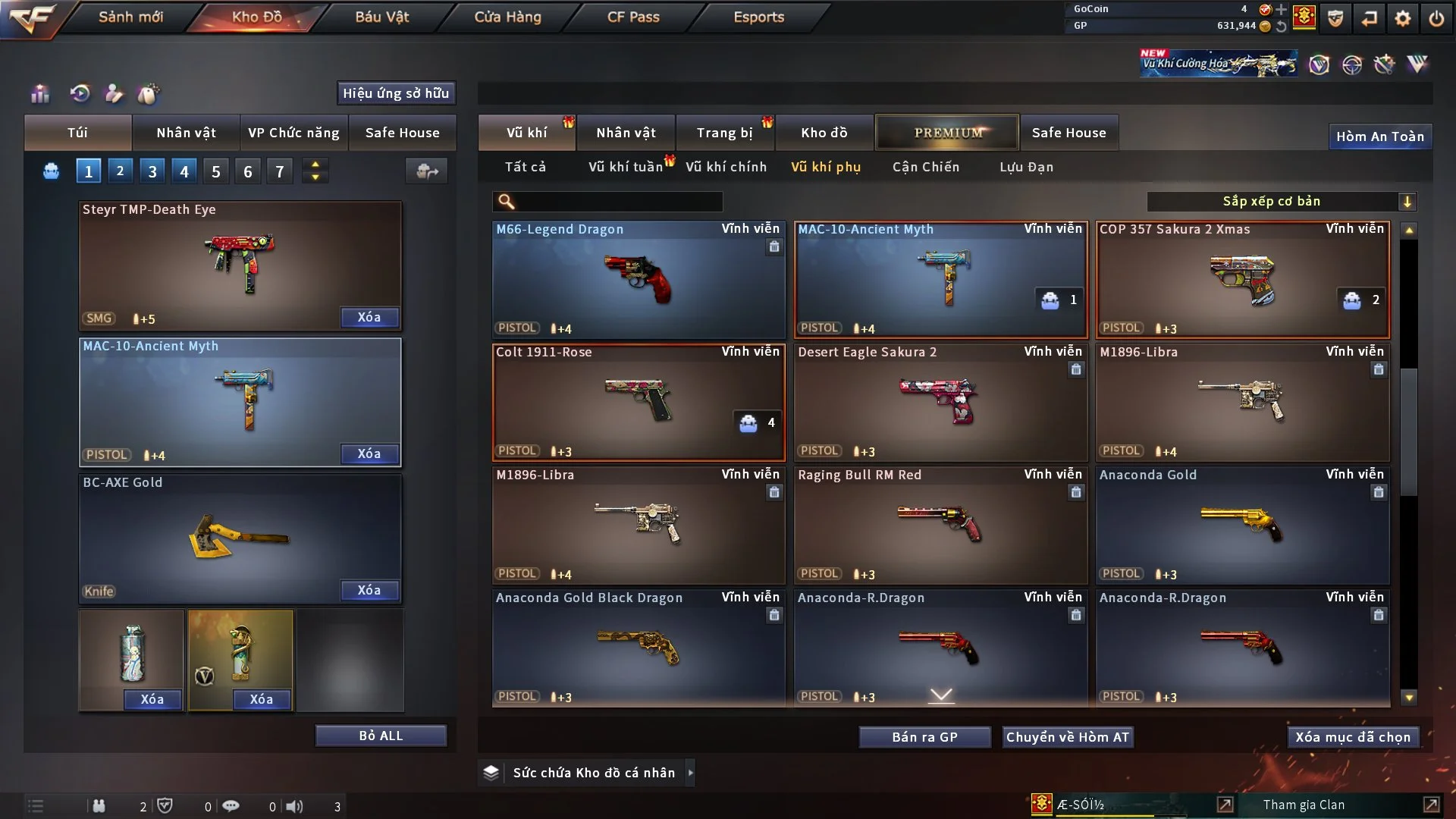1456x819 pixels.
Task: Switch to the Báu Vật menu
Action: point(381,17)
